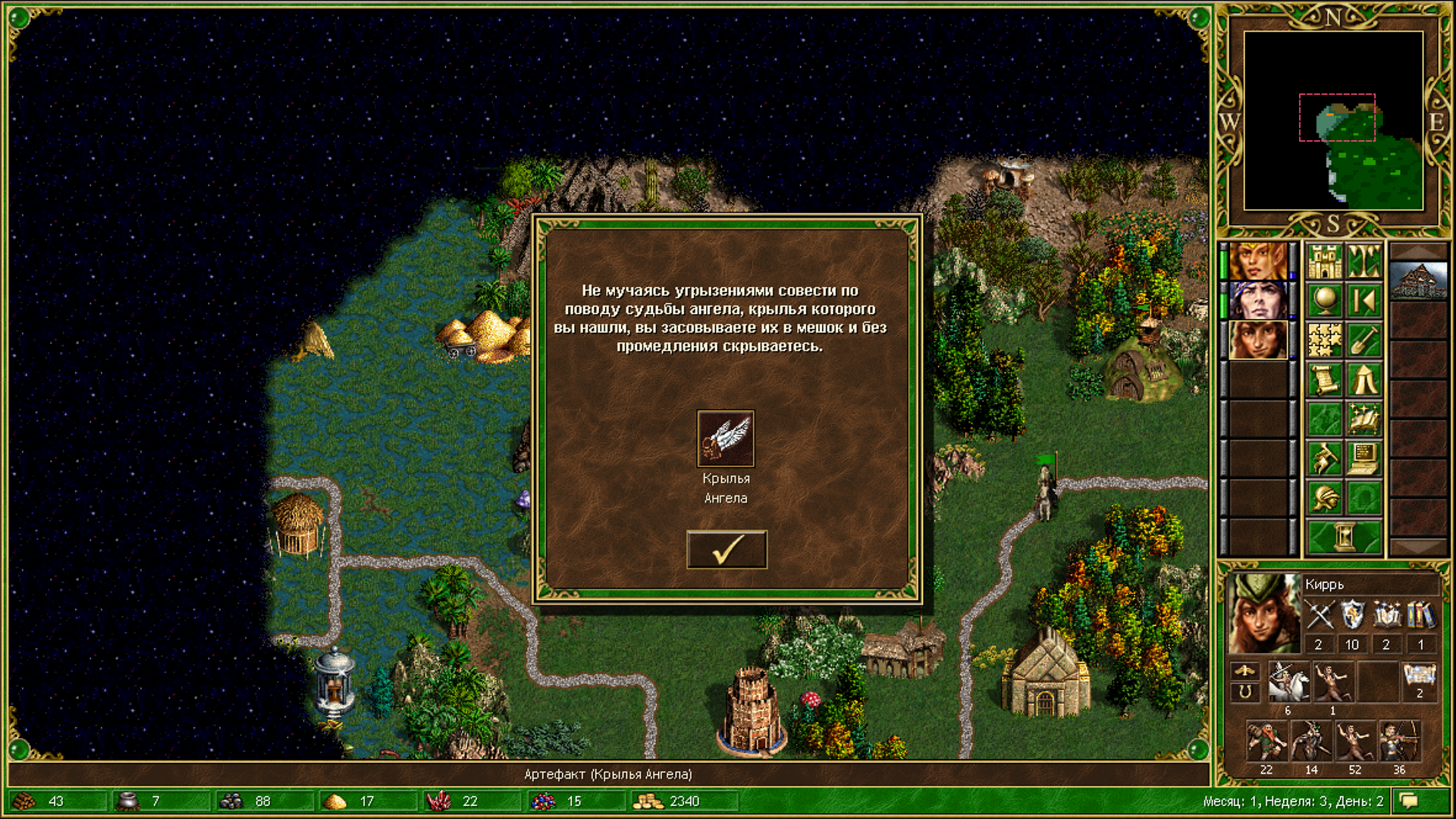
Task: Open the world map globe button
Action: click(1325, 301)
